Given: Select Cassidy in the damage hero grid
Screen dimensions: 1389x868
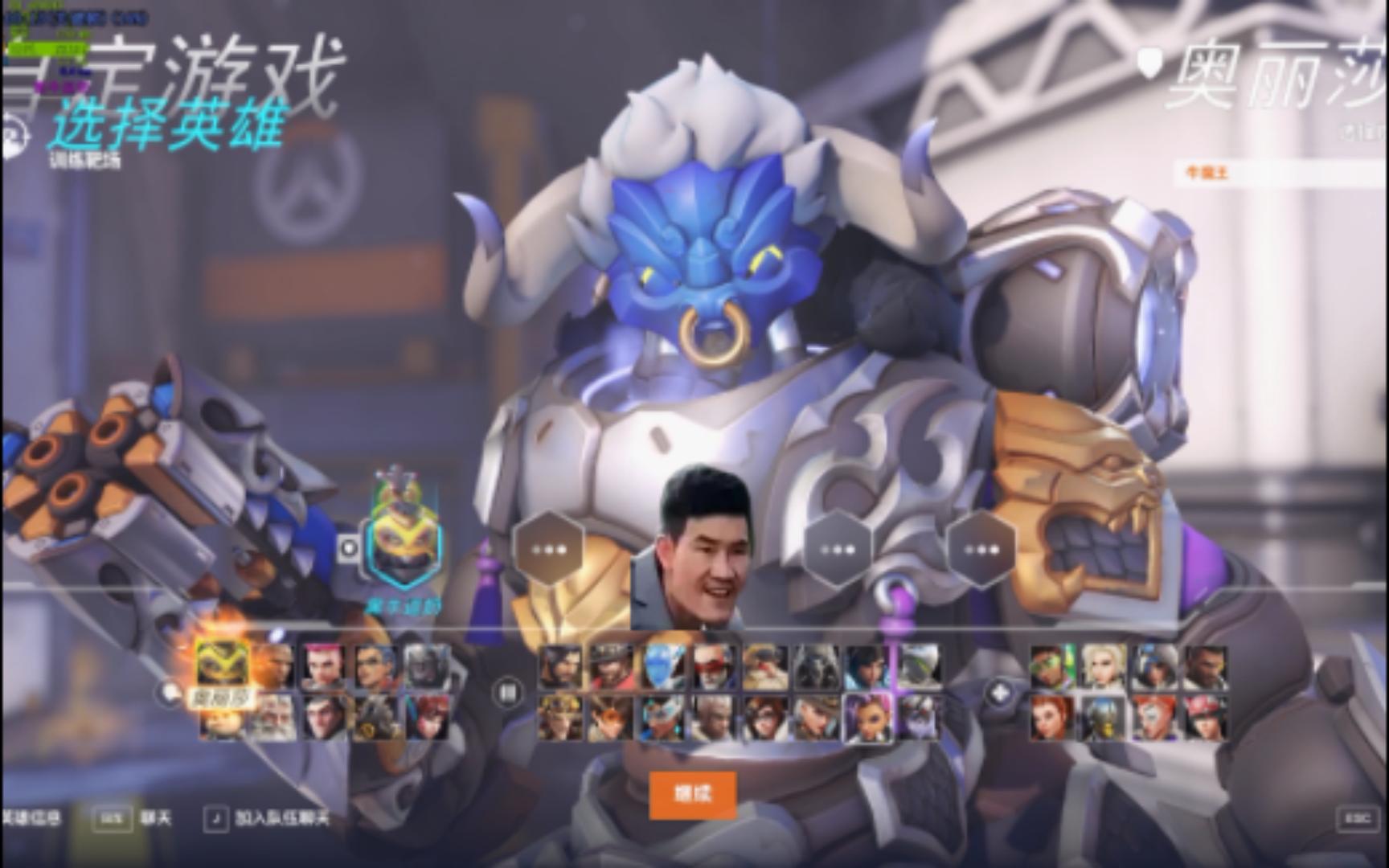Looking at the screenshot, I should click(x=608, y=667).
